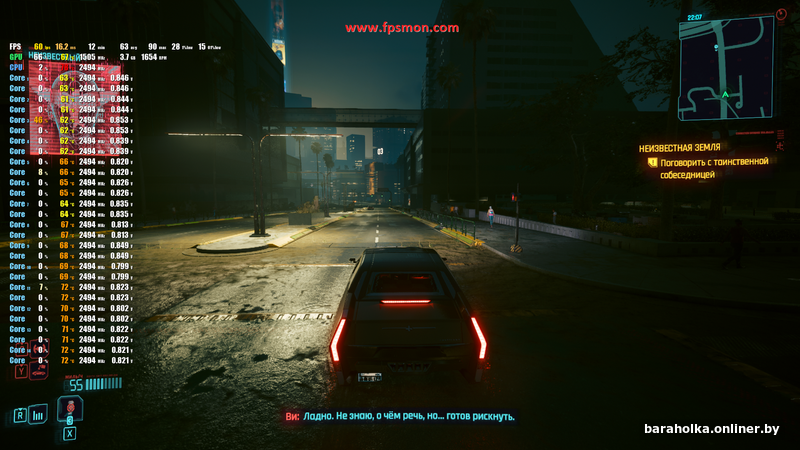
Task: Click the red vehicle icon
Action: coord(38,371)
